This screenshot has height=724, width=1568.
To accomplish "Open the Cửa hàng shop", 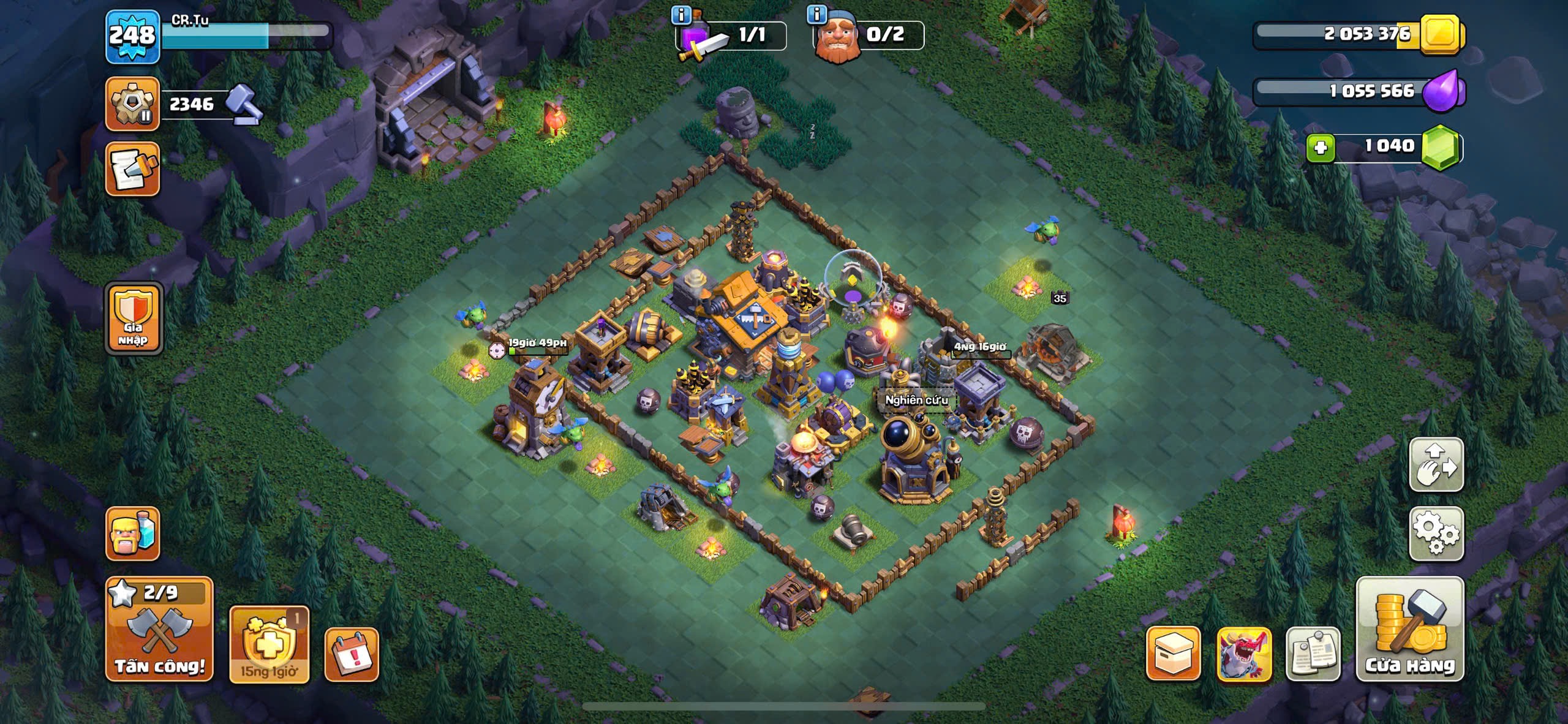I will tap(1409, 629).
